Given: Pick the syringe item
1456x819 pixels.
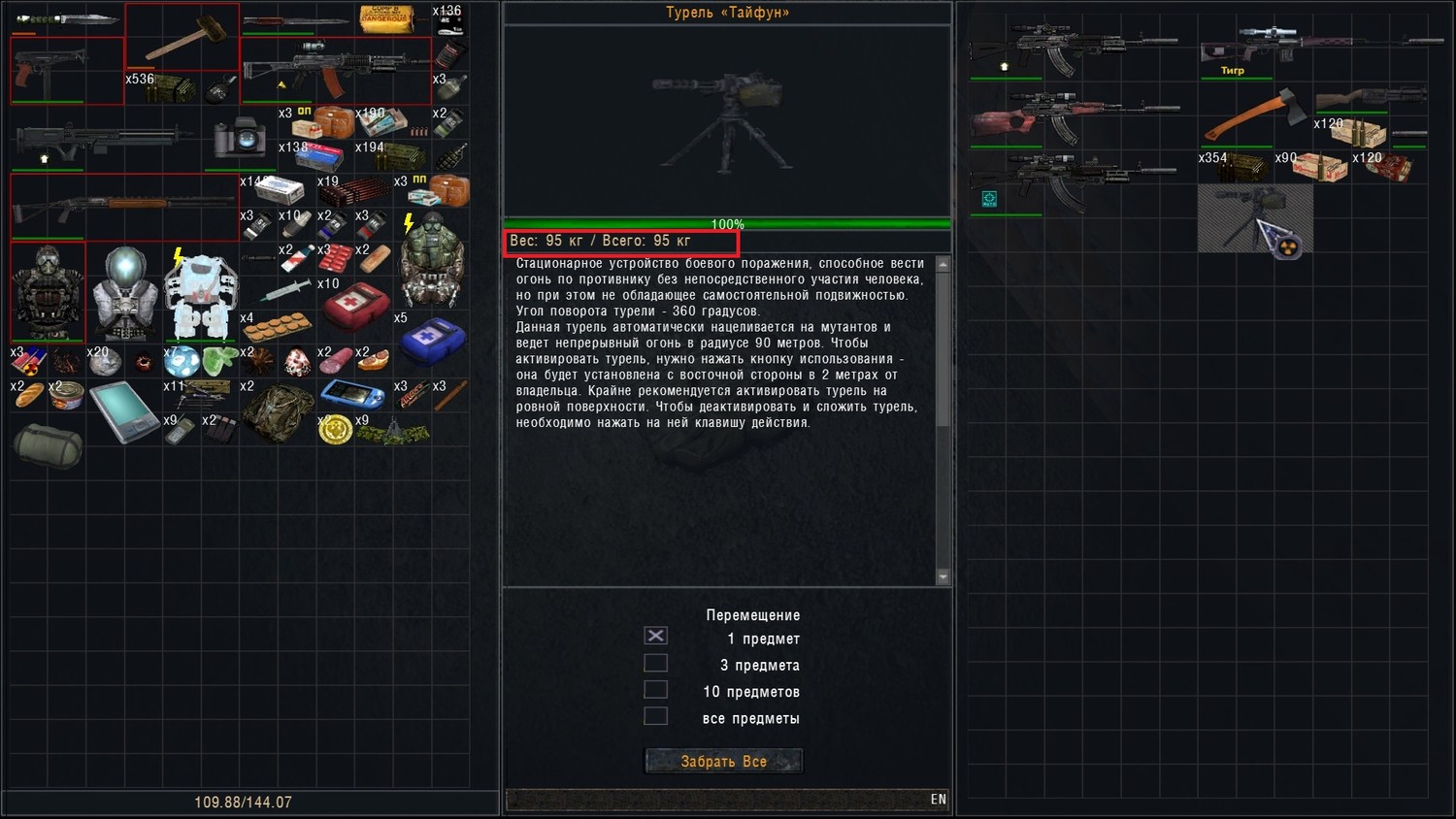Looking at the screenshot, I should 285,290.
